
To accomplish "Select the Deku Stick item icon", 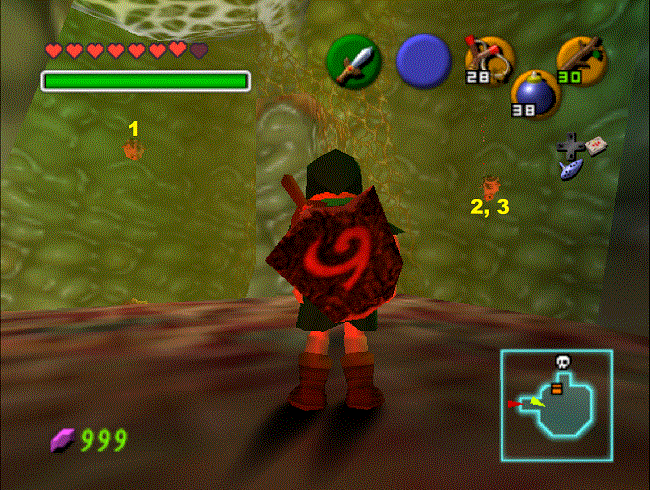I will pos(580,59).
